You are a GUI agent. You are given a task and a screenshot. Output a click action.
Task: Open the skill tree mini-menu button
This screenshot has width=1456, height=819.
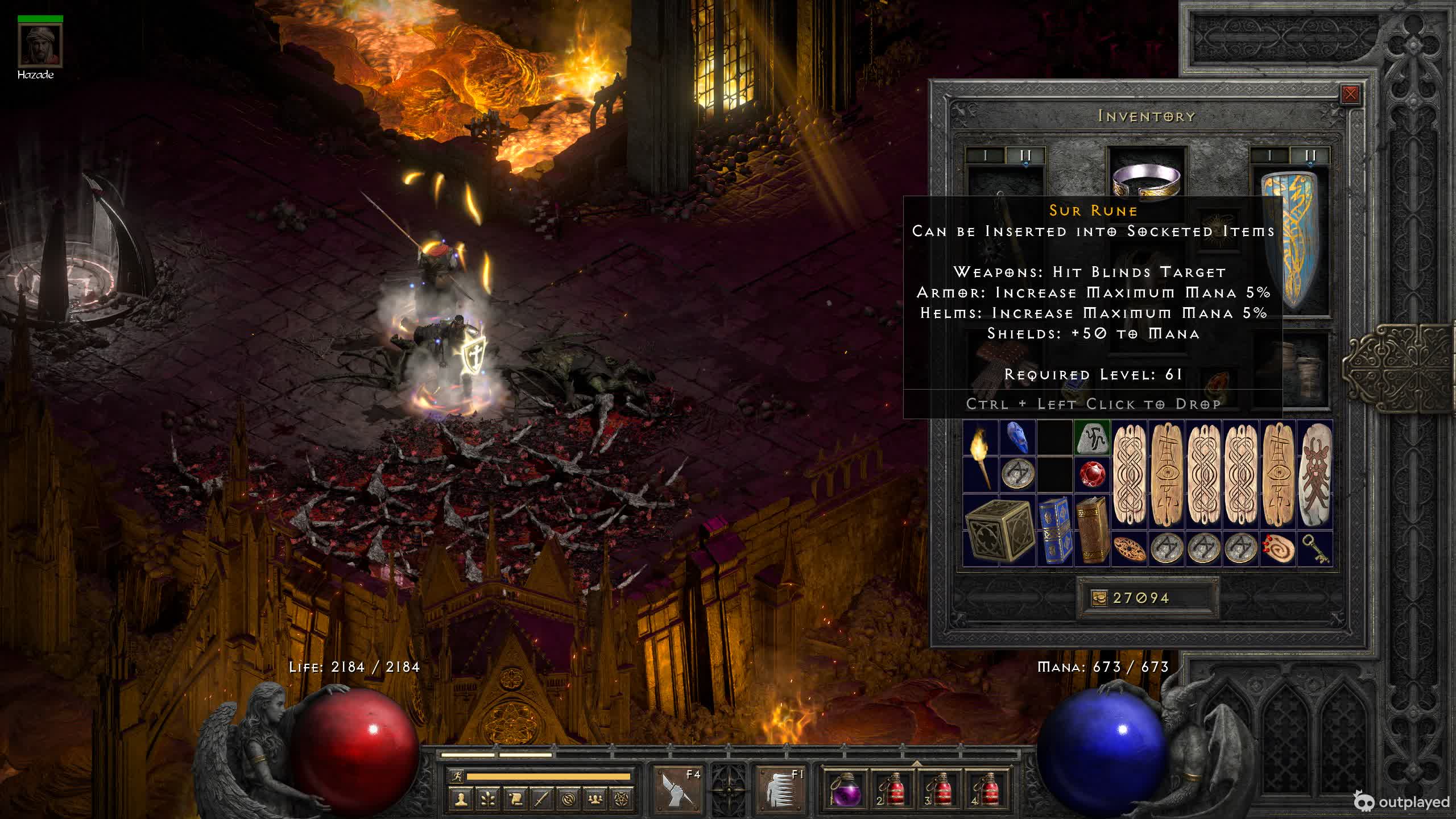(x=488, y=799)
